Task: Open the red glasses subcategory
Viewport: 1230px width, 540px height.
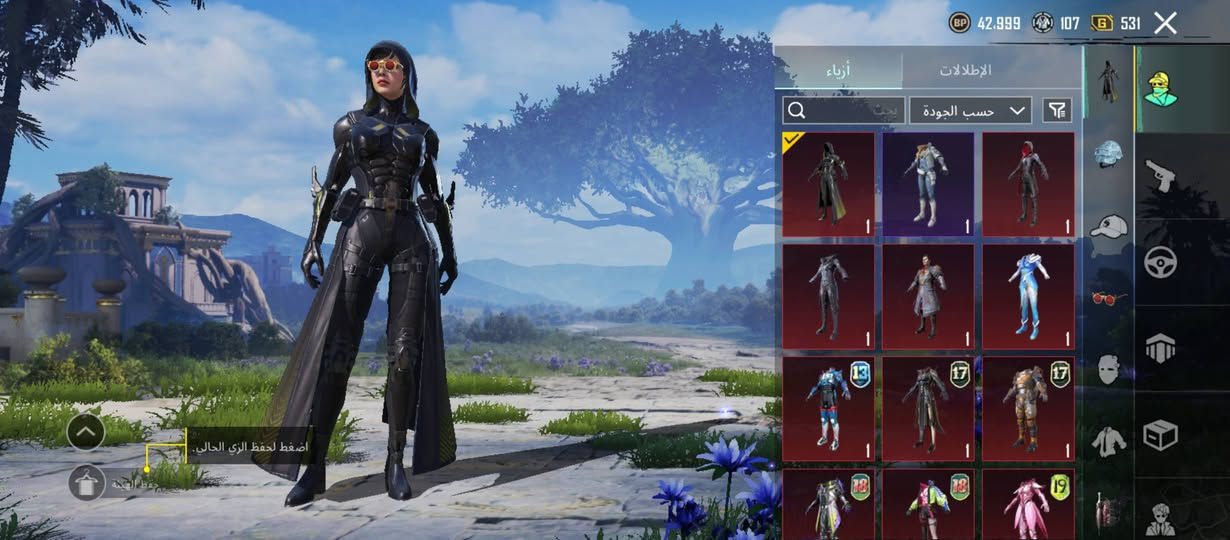Action: tap(1108, 297)
